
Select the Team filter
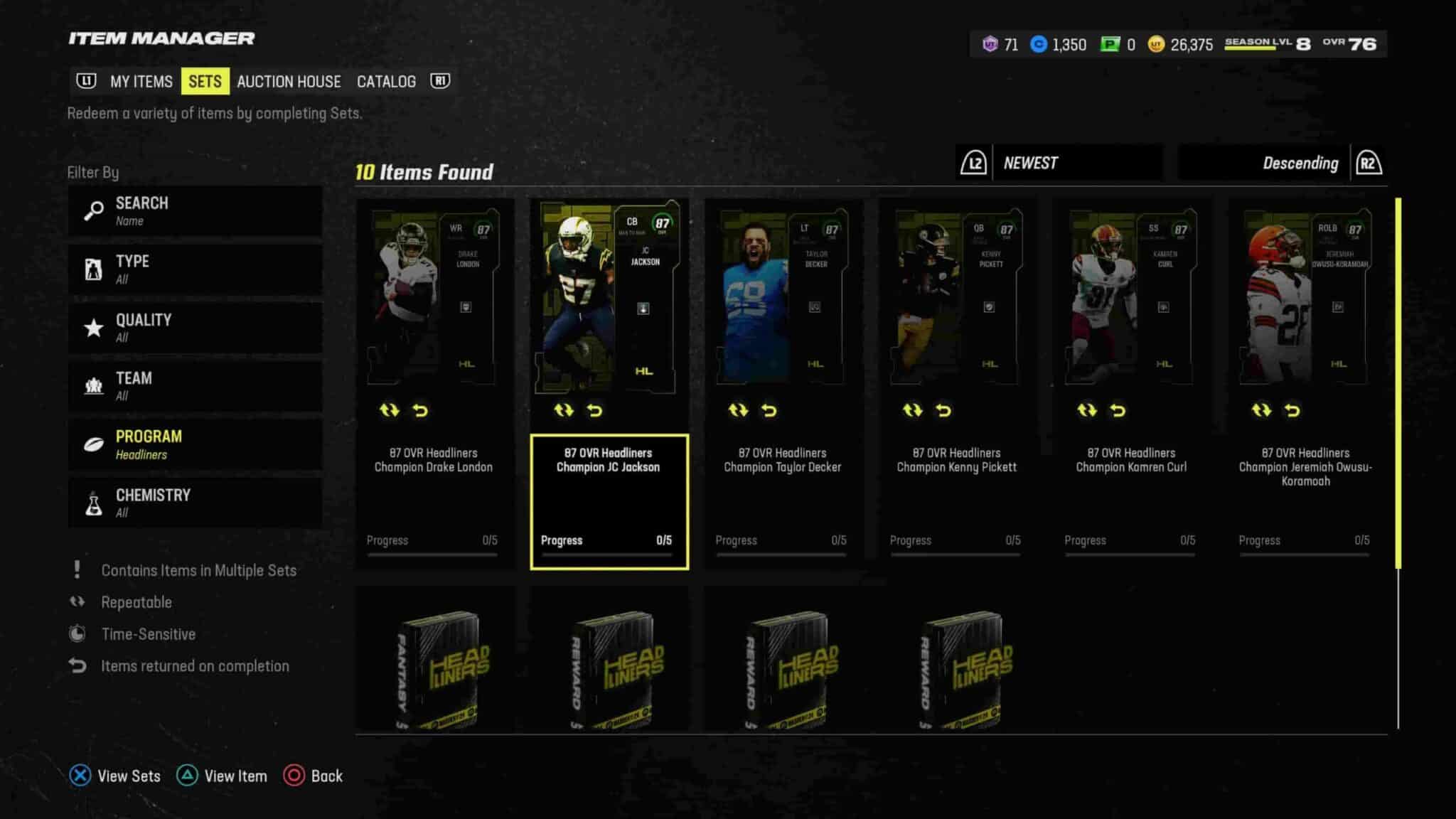click(195, 386)
